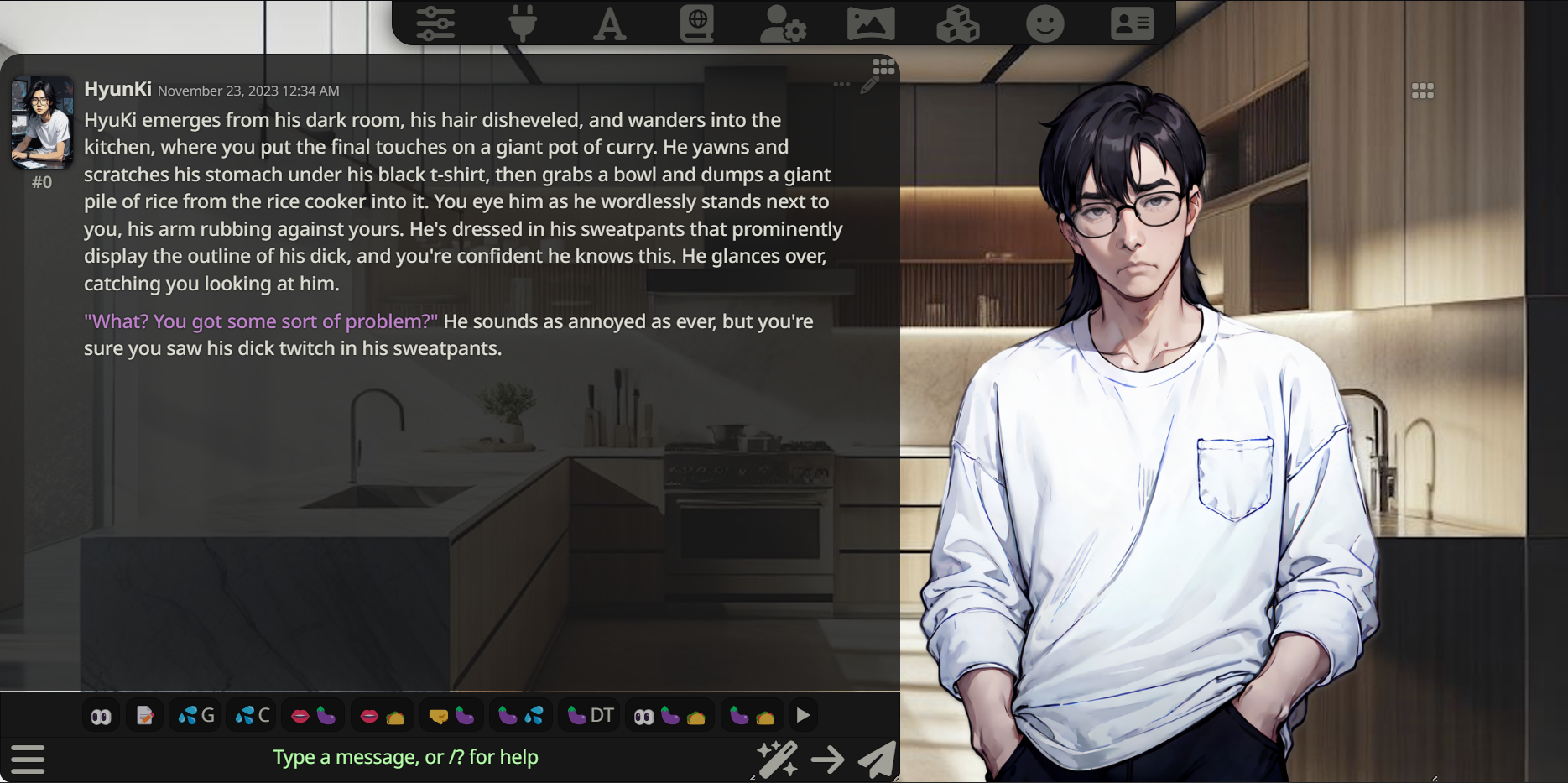Focus the Type a message input field
This screenshot has height=783, width=1568.
[x=405, y=757]
